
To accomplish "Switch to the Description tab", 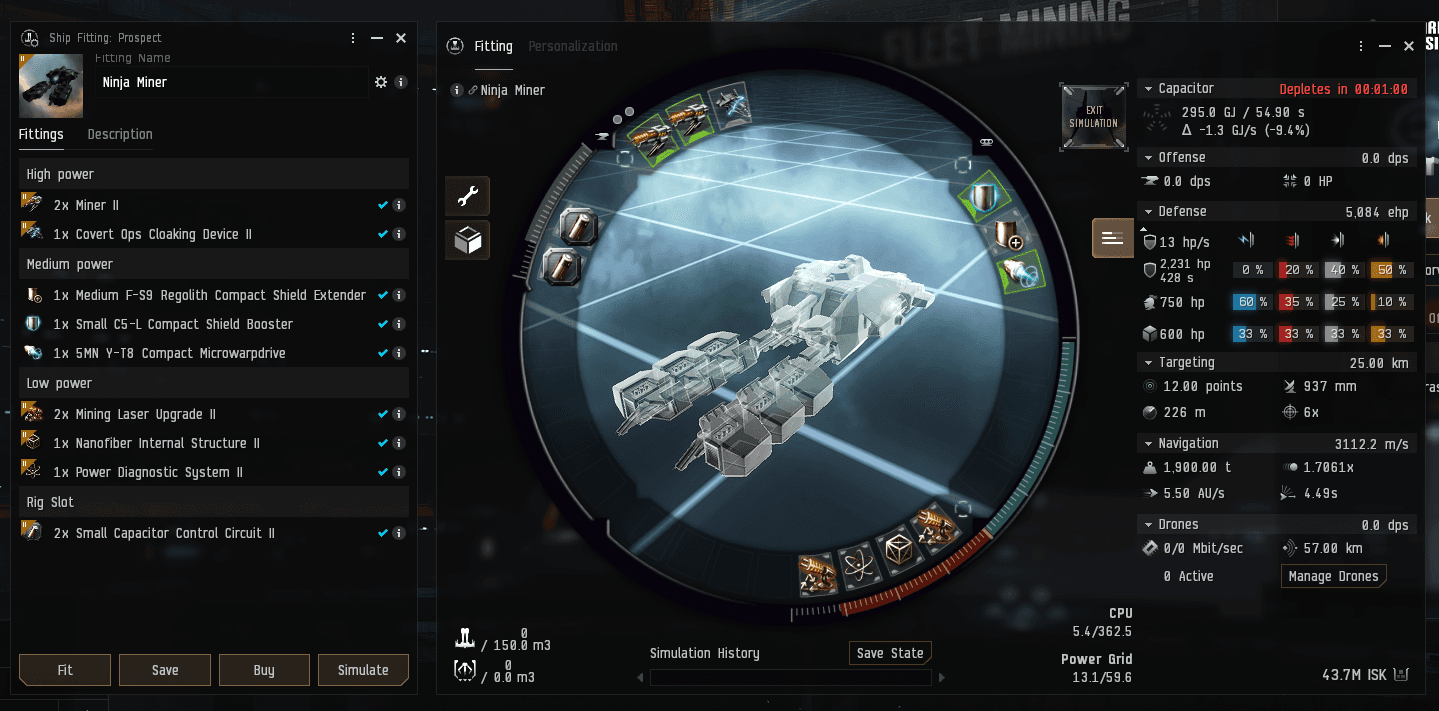I will (x=120, y=134).
